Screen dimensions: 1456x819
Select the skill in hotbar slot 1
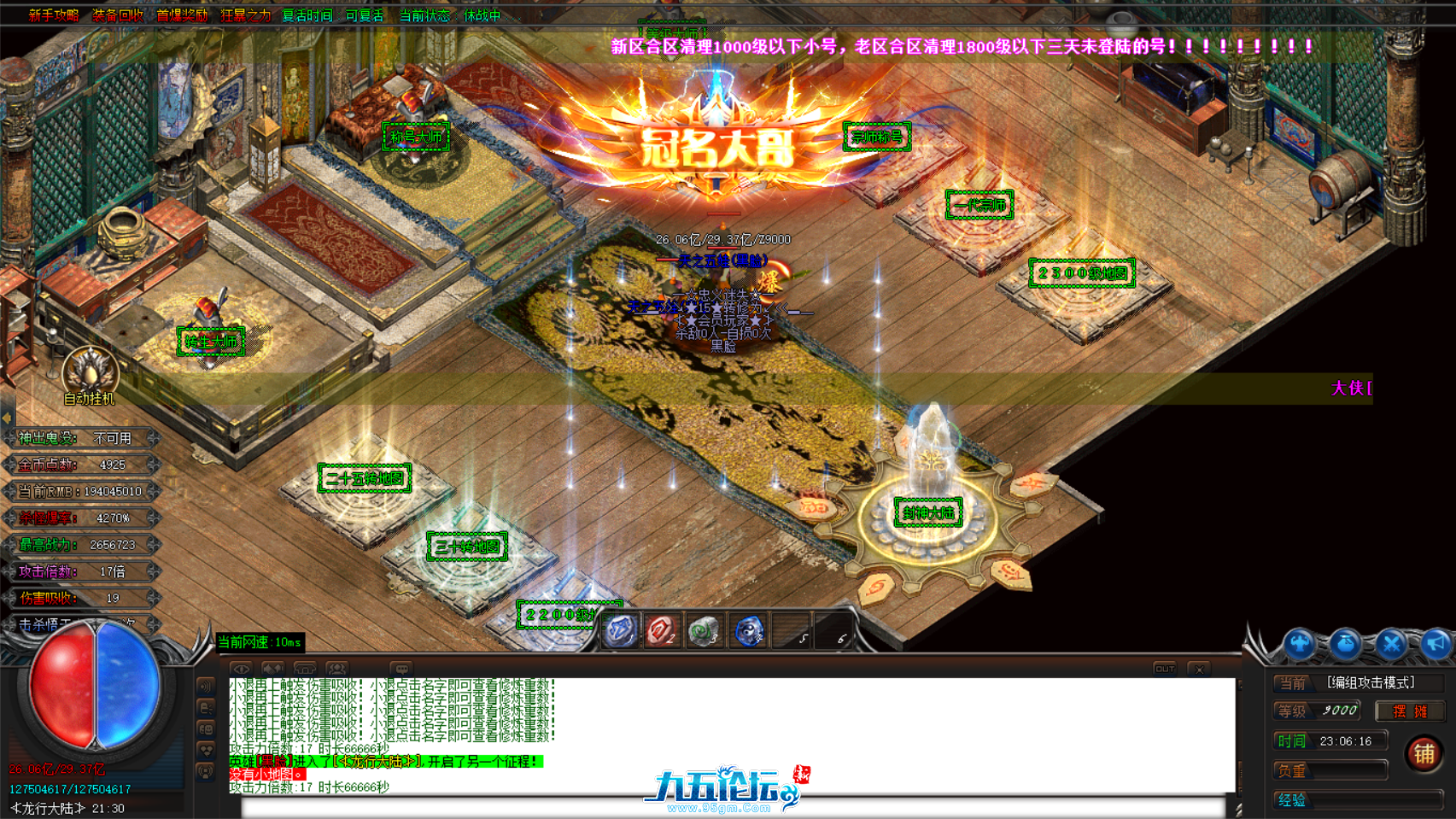coord(619,630)
